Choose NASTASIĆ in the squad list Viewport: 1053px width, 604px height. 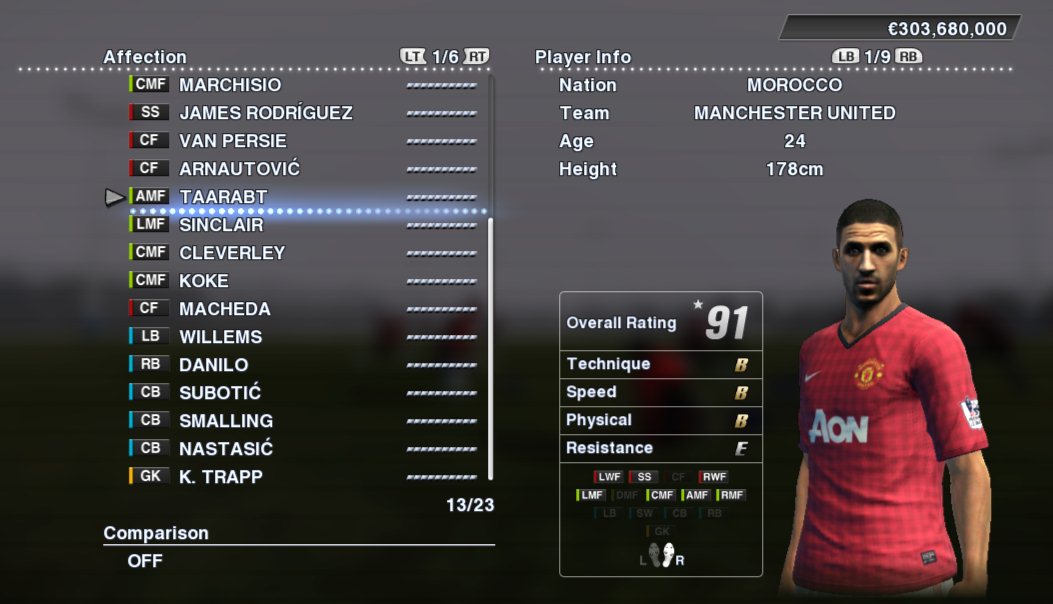point(225,449)
